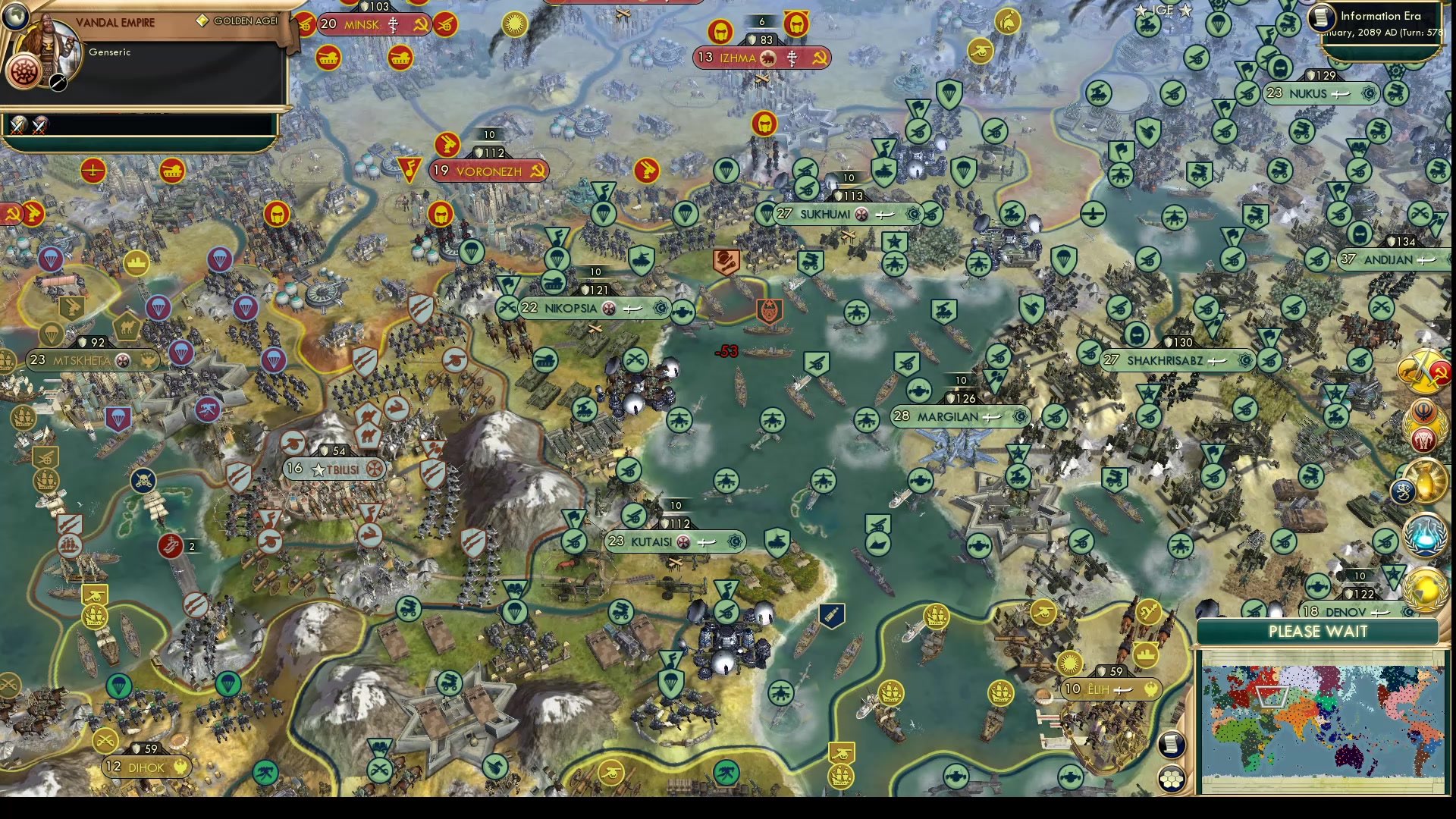Select the pirate skull unit flag on the west coast
This screenshot has height=819, width=1456.
[143, 480]
